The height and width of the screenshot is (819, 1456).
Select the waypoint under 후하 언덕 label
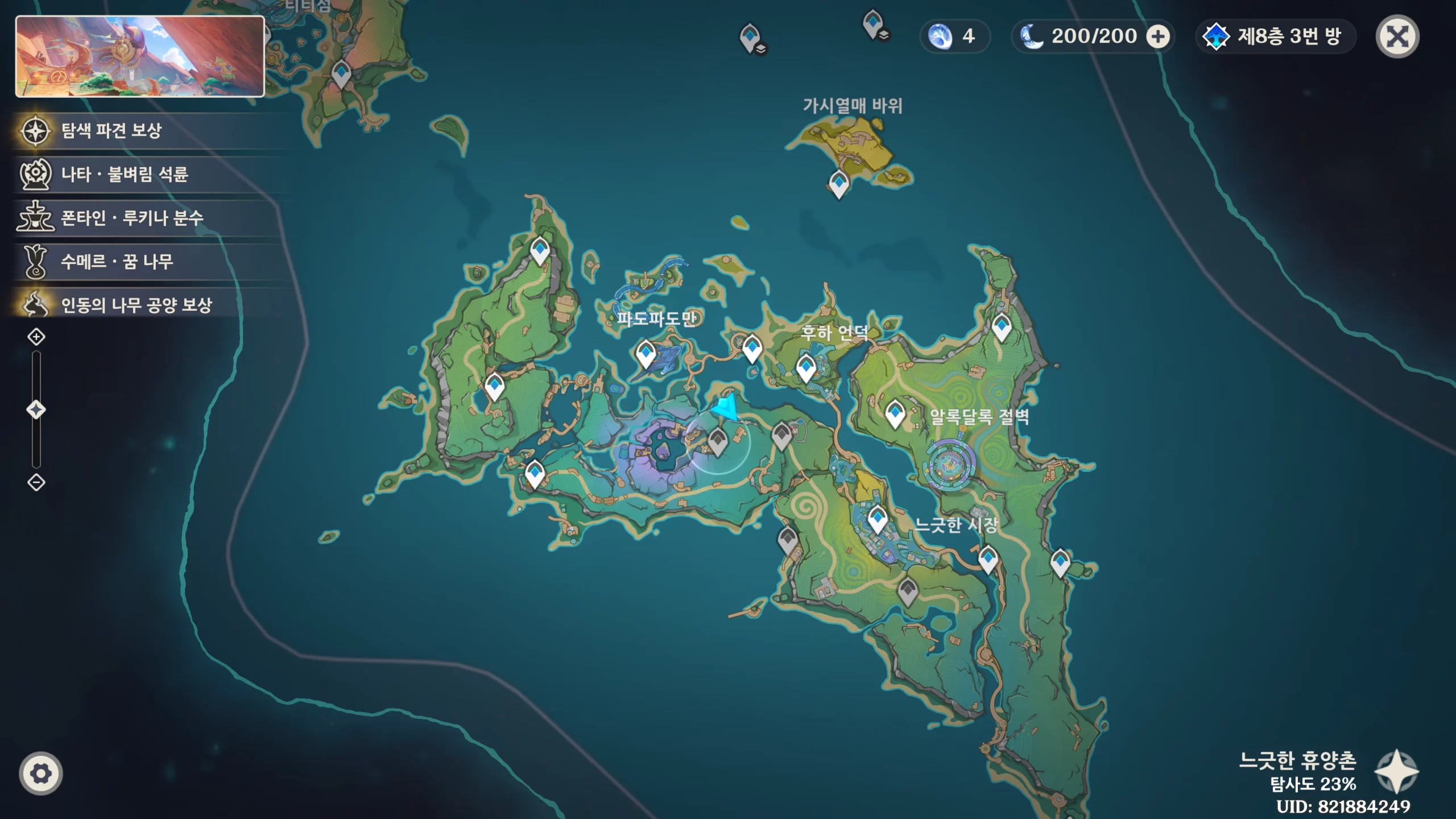point(806,366)
